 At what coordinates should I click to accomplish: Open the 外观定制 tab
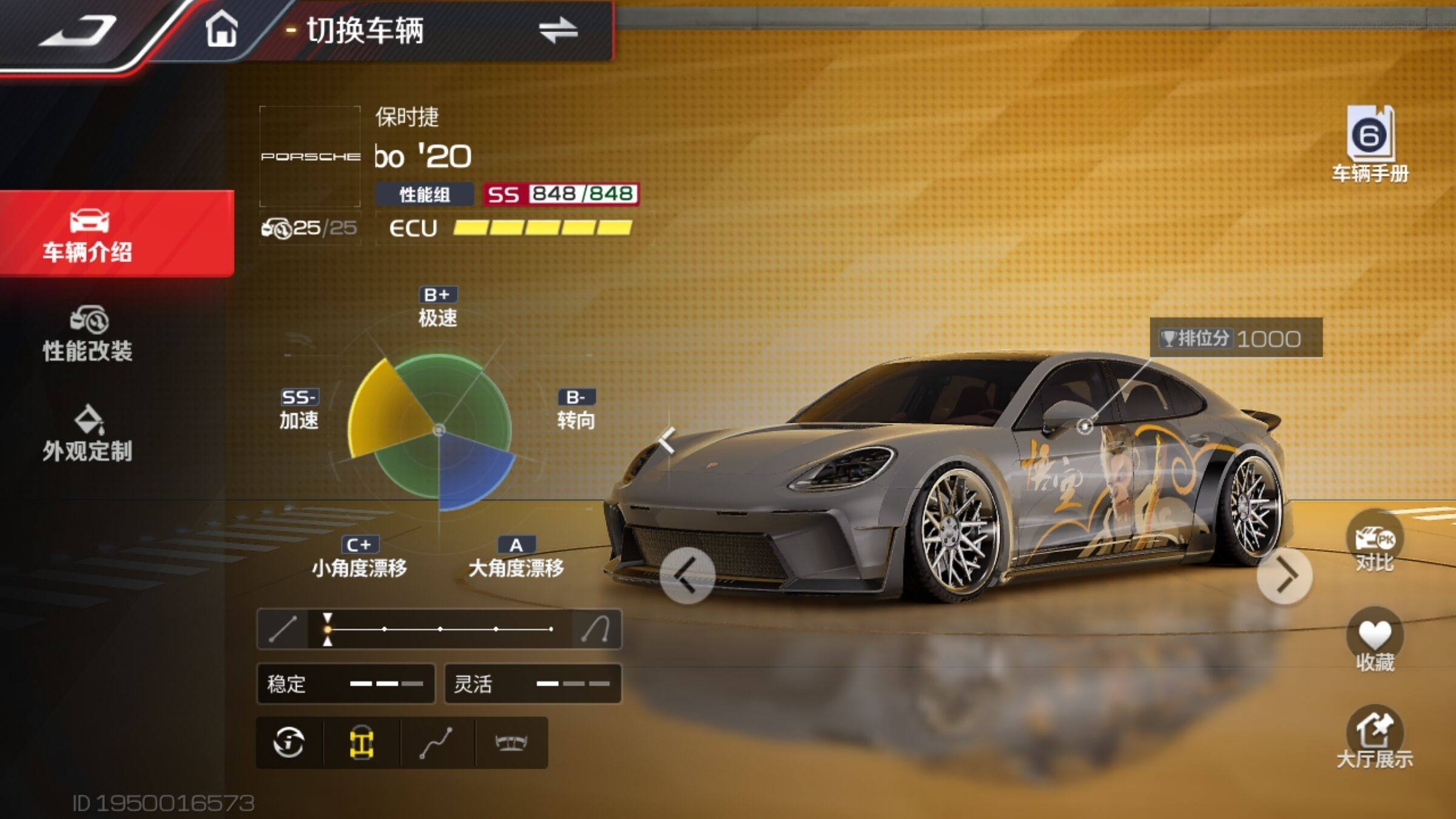coord(89,434)
